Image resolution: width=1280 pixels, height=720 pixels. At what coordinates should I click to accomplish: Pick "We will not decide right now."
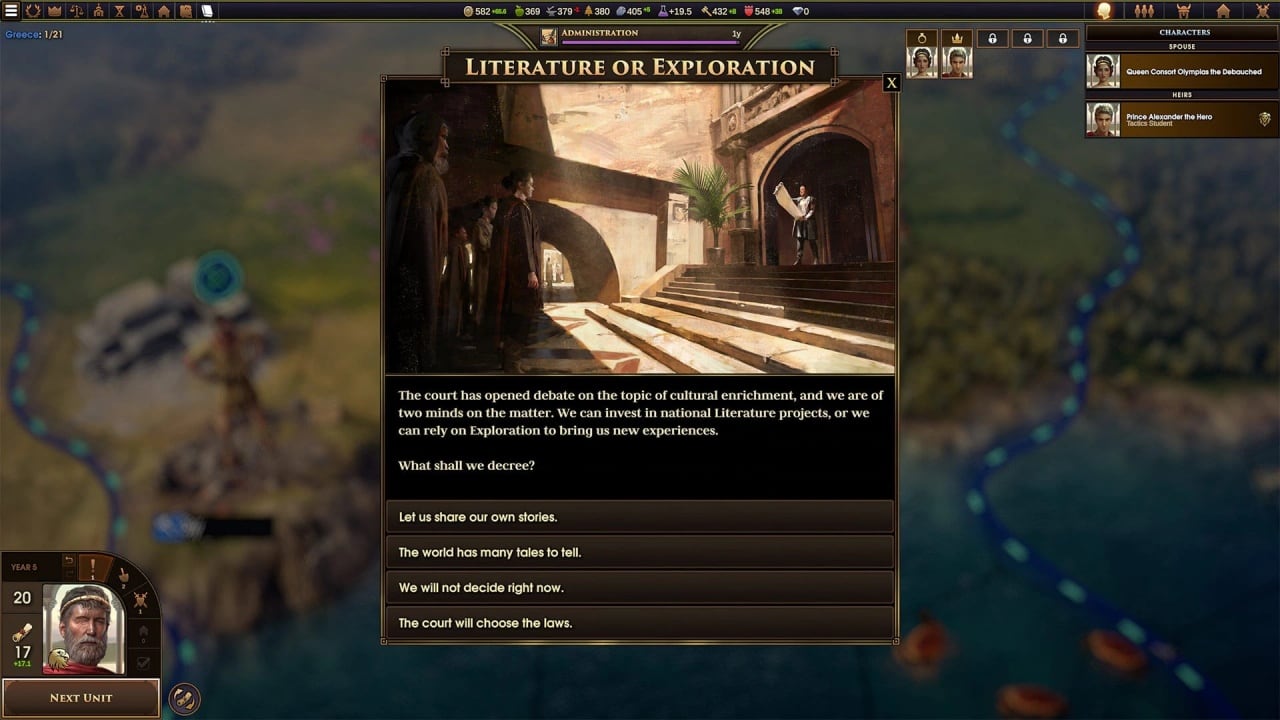pos(639,587)
